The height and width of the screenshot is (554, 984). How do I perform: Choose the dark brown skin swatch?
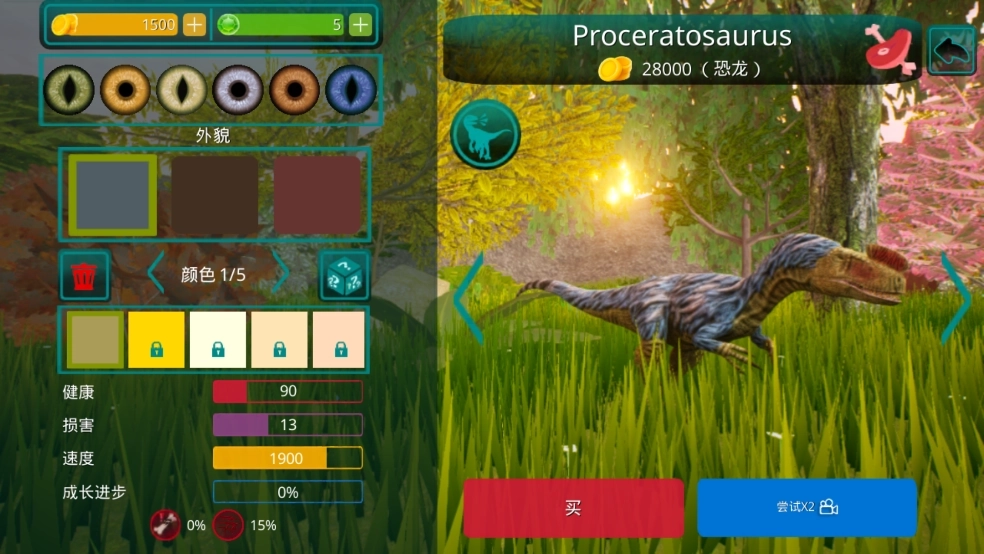[x=214, y=195]
